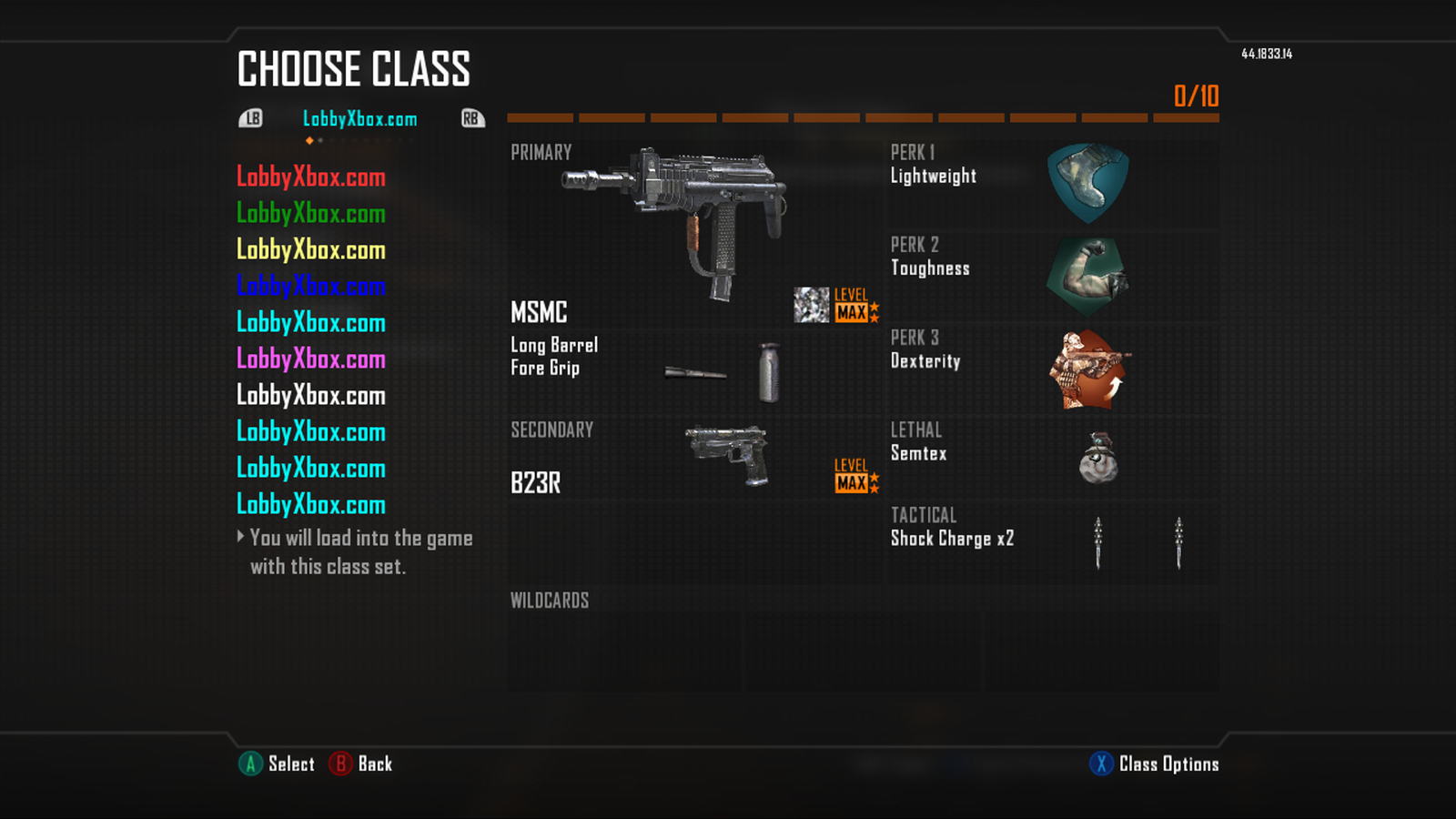Viewport: 1456px width, 819px height.
Task: Select the red LobbyXbox.com class
Action: [x=311, y=177]
